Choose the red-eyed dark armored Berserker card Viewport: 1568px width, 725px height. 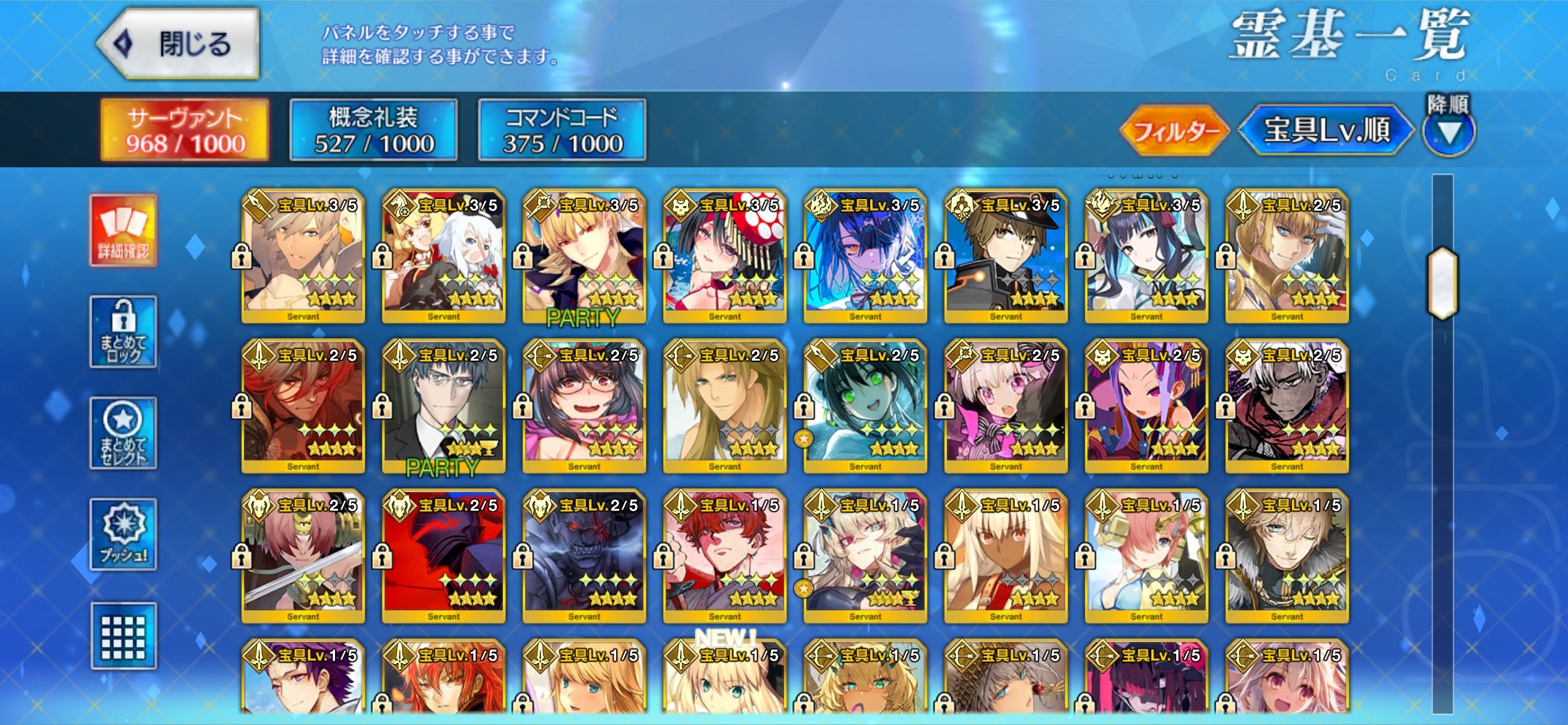click(x=584, y=557)
